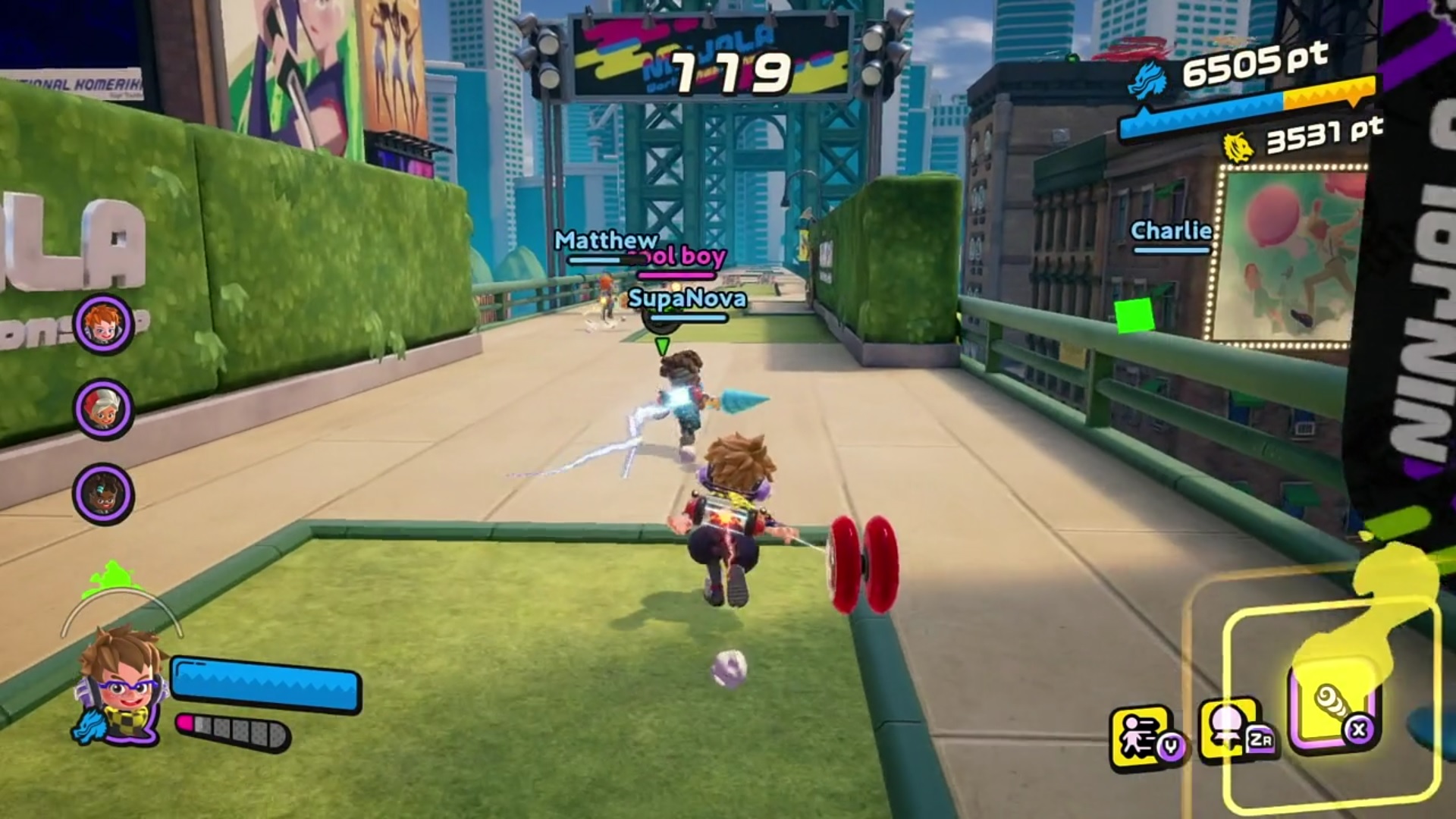Select SupaNova's player name tag
This screenshot has width=1456, height=819.
coord(687,299)
